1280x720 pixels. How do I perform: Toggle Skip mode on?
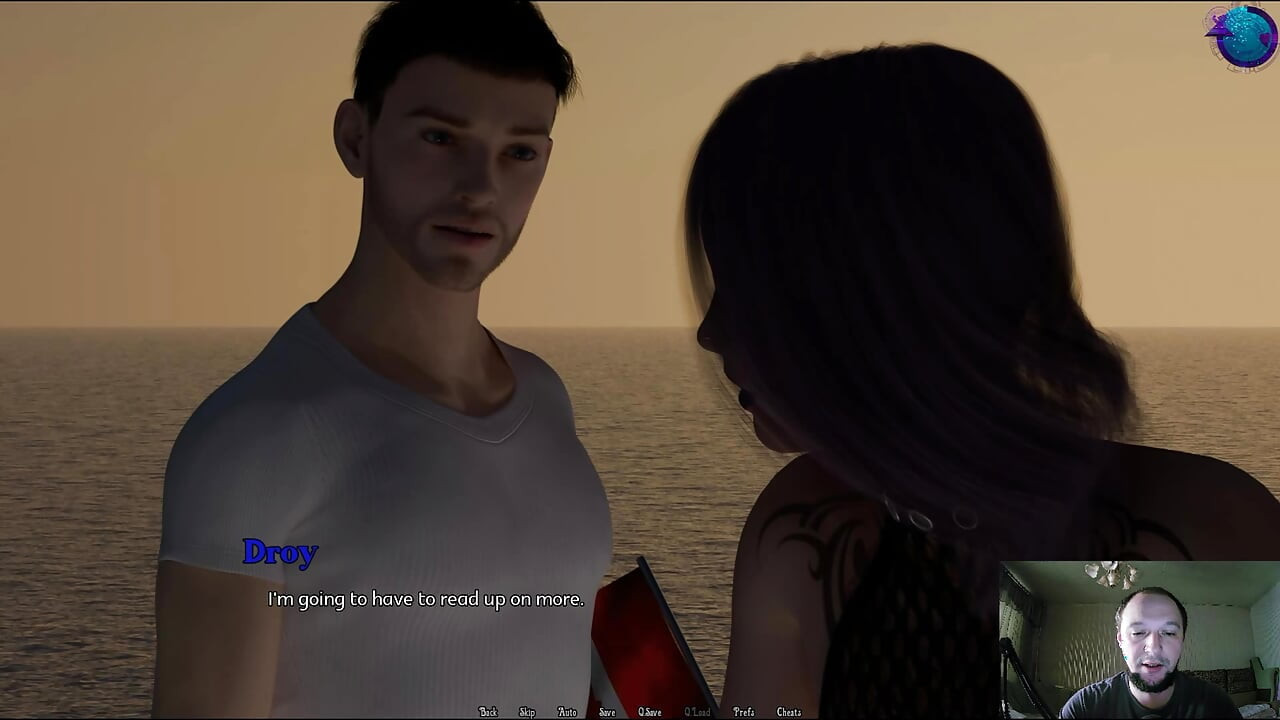[528, 711]
